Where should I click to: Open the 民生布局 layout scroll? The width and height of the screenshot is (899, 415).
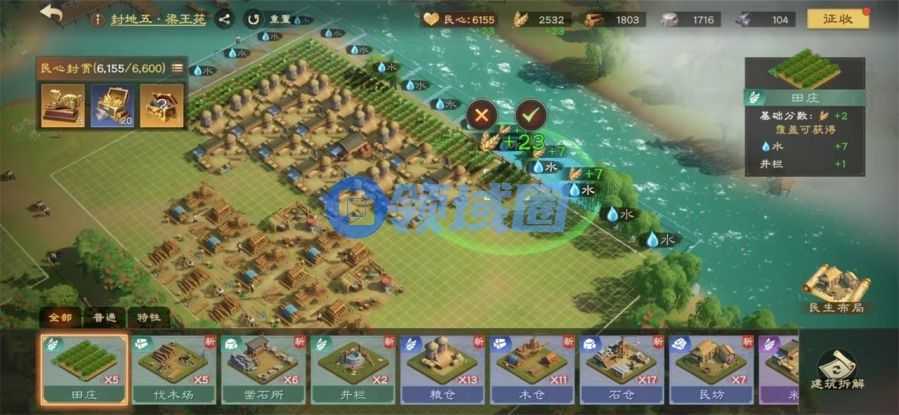pyautogui.click(x=836, y=290)
